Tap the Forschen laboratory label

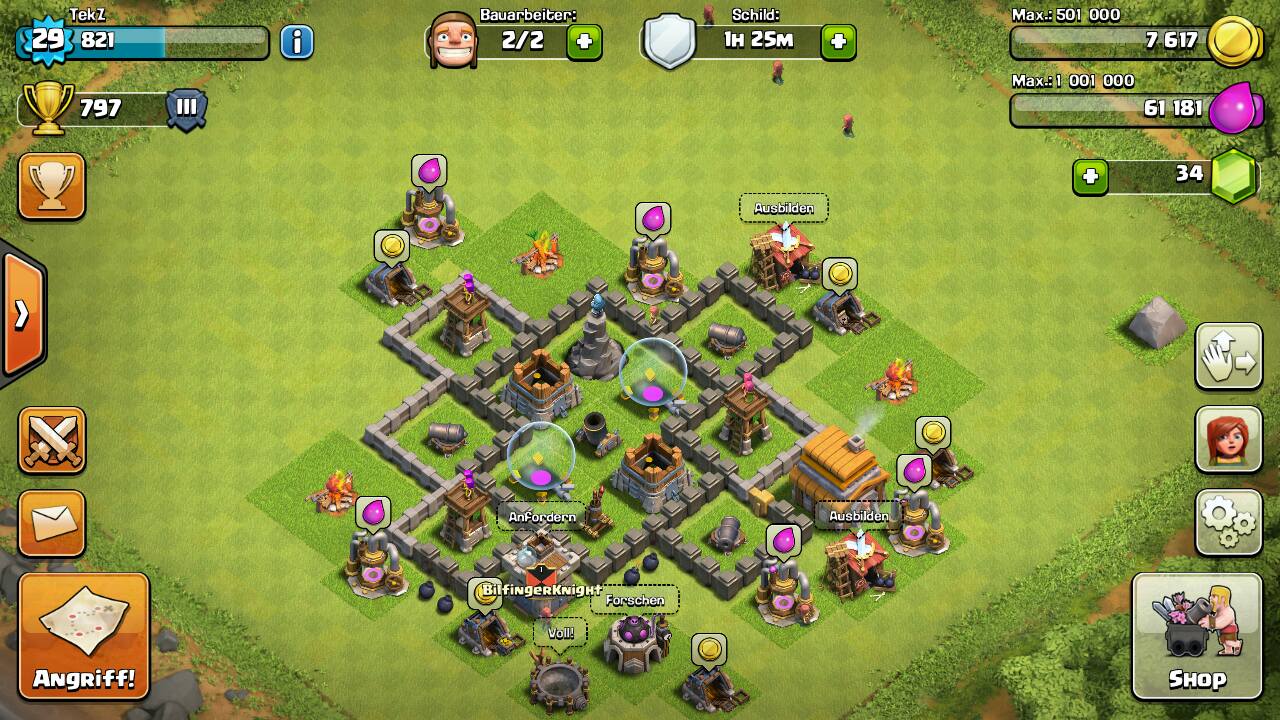click(635, 600)
